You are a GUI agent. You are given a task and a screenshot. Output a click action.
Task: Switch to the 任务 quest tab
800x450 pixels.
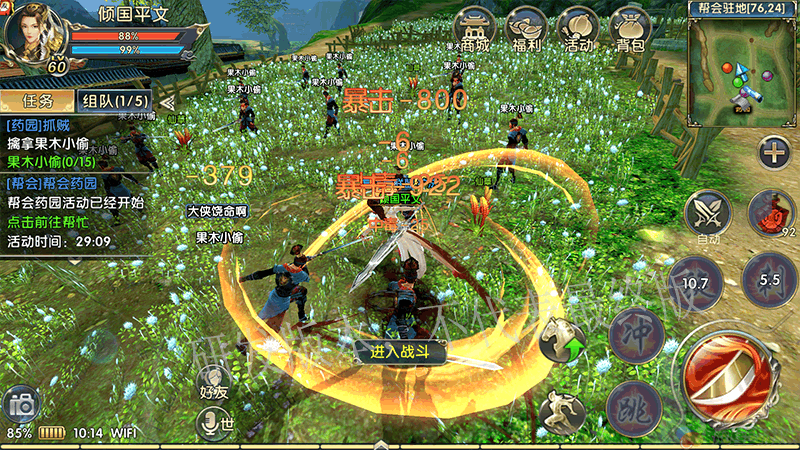click(x=37, y=101)
